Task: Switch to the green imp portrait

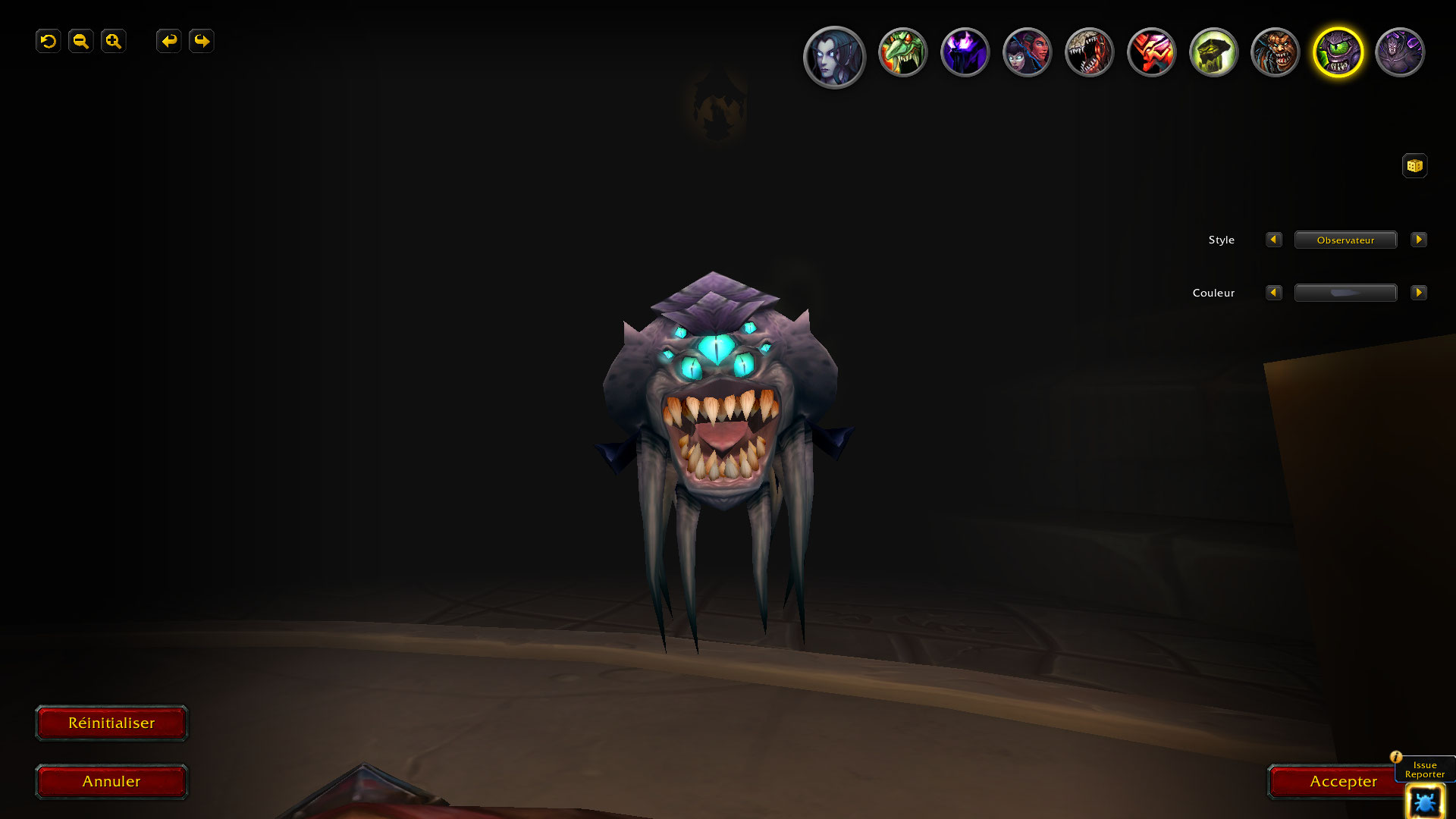Action: point(902,52)
